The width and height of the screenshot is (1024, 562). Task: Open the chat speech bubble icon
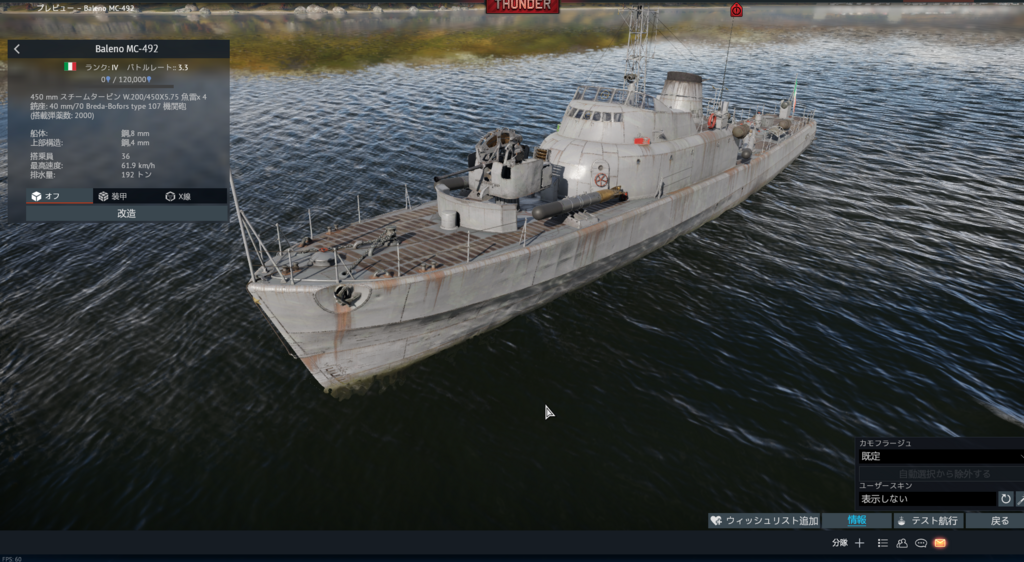pyautogui.click(x=921, y=543)
